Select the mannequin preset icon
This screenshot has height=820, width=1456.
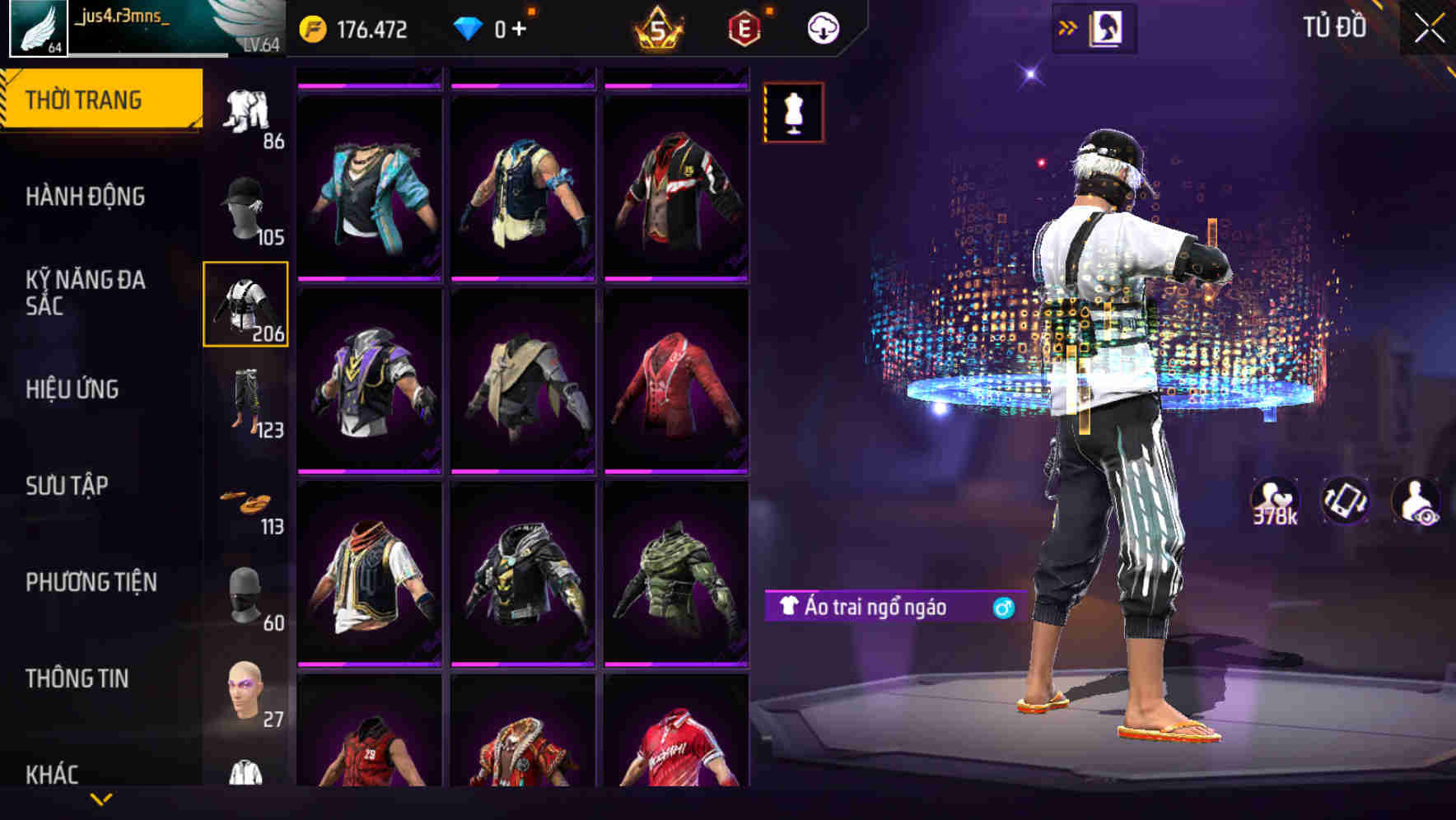(792, 113)
